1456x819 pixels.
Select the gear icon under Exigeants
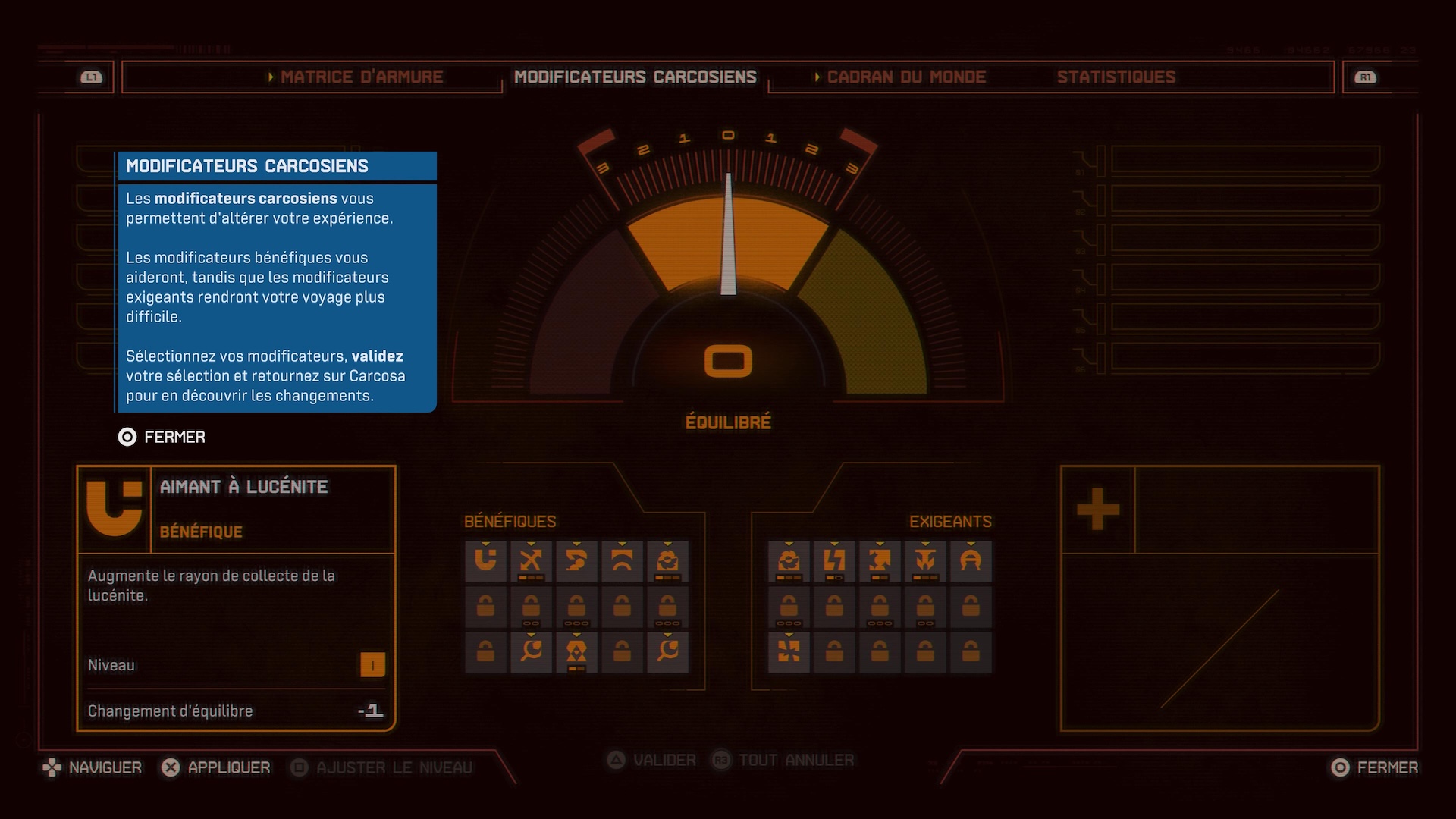tap(789, 561)
